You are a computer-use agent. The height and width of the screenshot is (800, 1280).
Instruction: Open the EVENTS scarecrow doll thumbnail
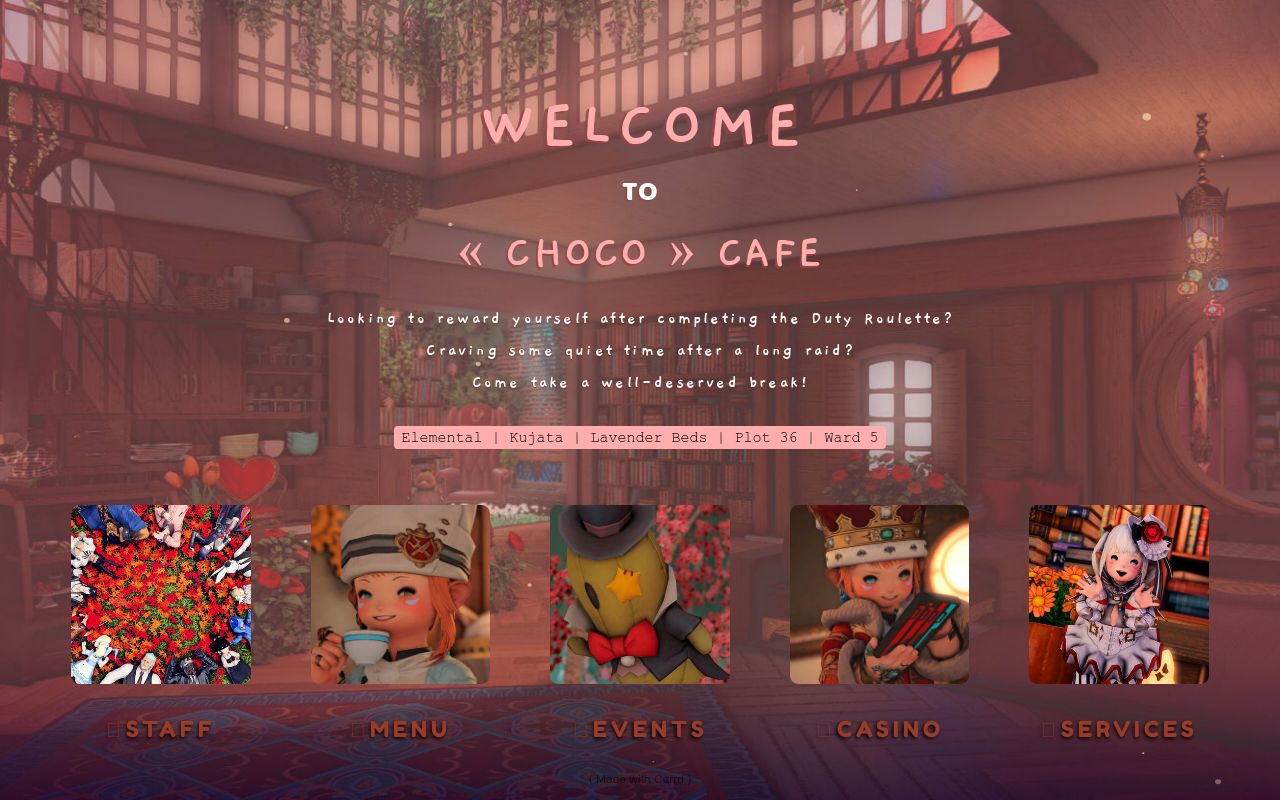point(640,594)
